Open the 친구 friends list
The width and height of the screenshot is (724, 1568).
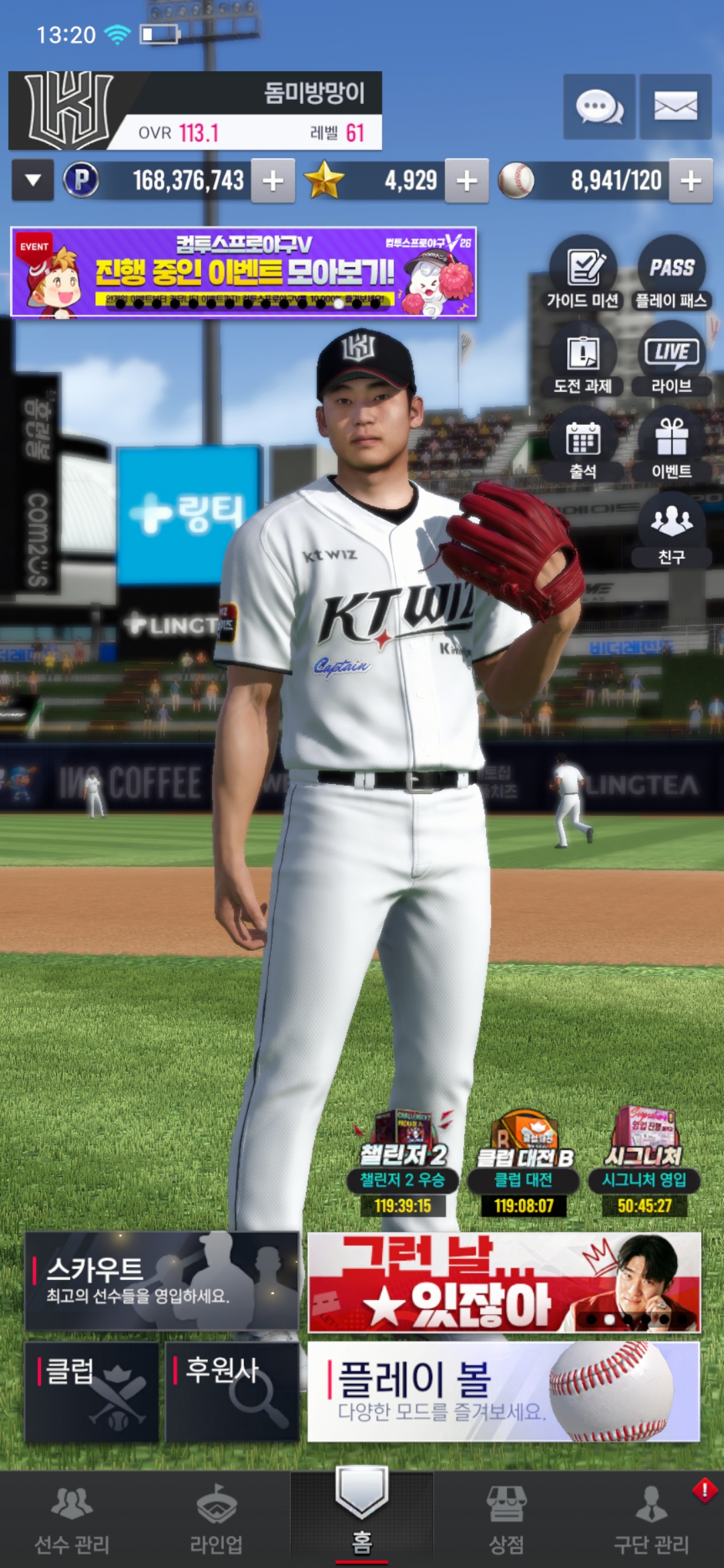pos(671,529)
